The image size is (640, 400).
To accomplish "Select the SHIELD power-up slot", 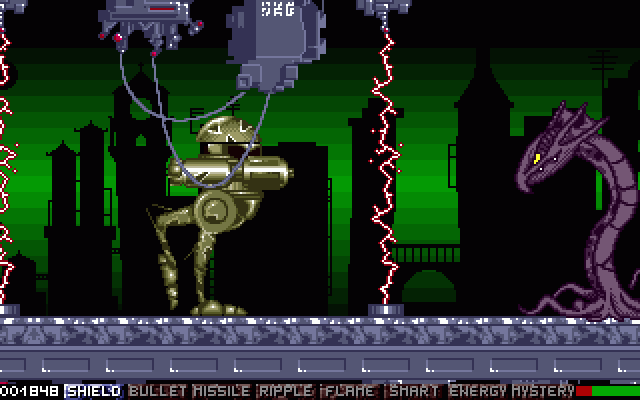I will tap(94, 390).
